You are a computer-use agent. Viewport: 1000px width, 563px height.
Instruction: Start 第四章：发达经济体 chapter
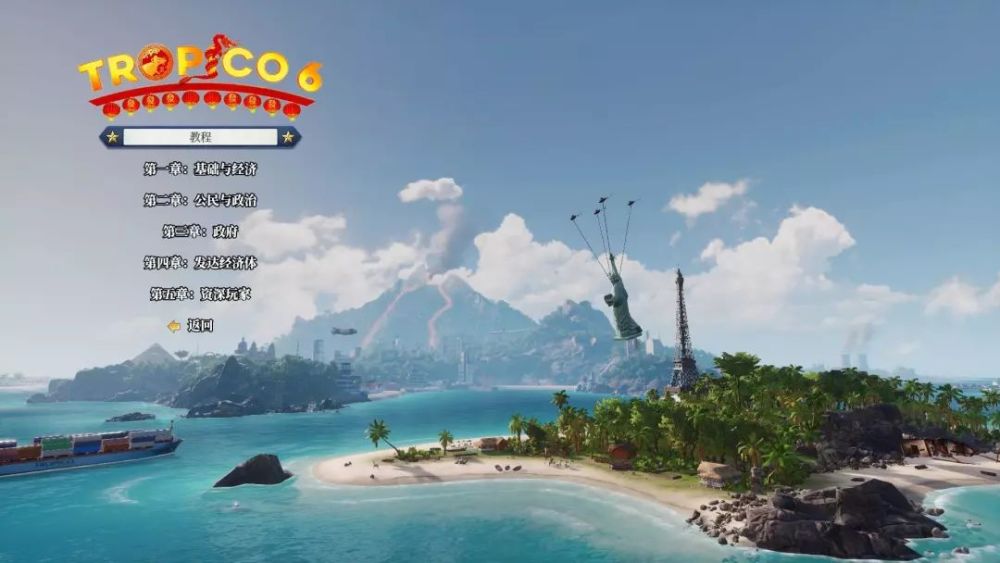[x=200, y=263]
